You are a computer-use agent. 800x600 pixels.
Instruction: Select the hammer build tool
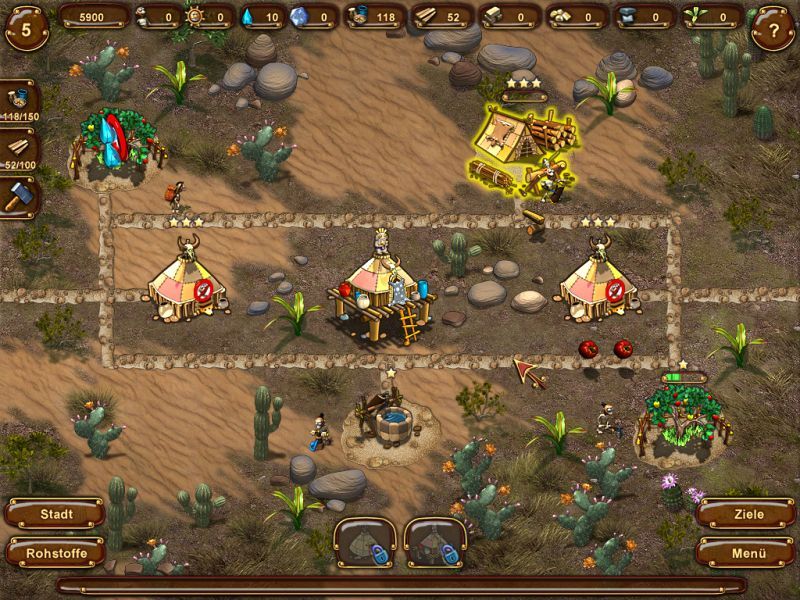(x=20, y=195)
